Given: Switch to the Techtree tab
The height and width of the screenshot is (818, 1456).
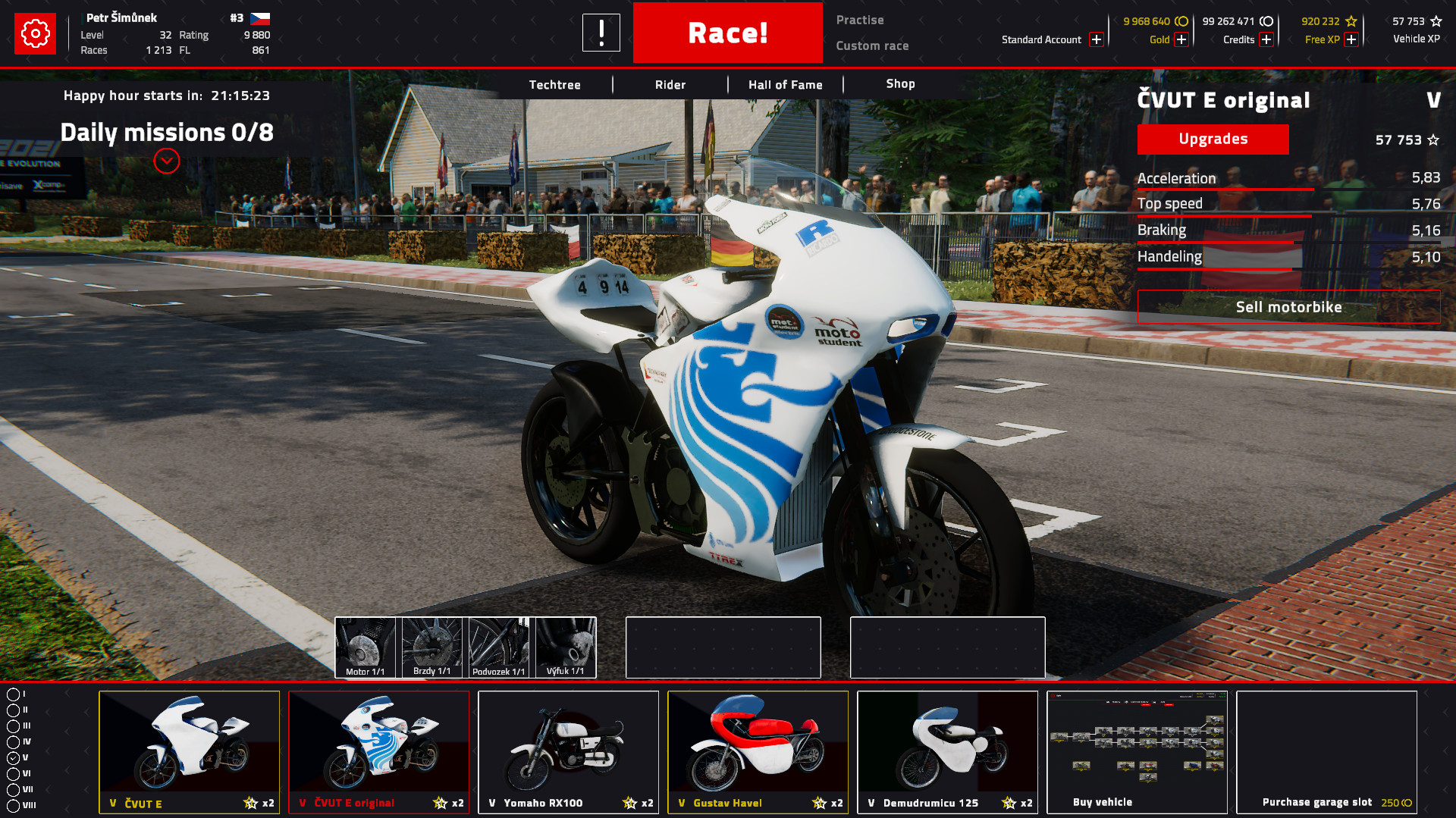Looking at the screenshot, I should [x=554, y=84].
